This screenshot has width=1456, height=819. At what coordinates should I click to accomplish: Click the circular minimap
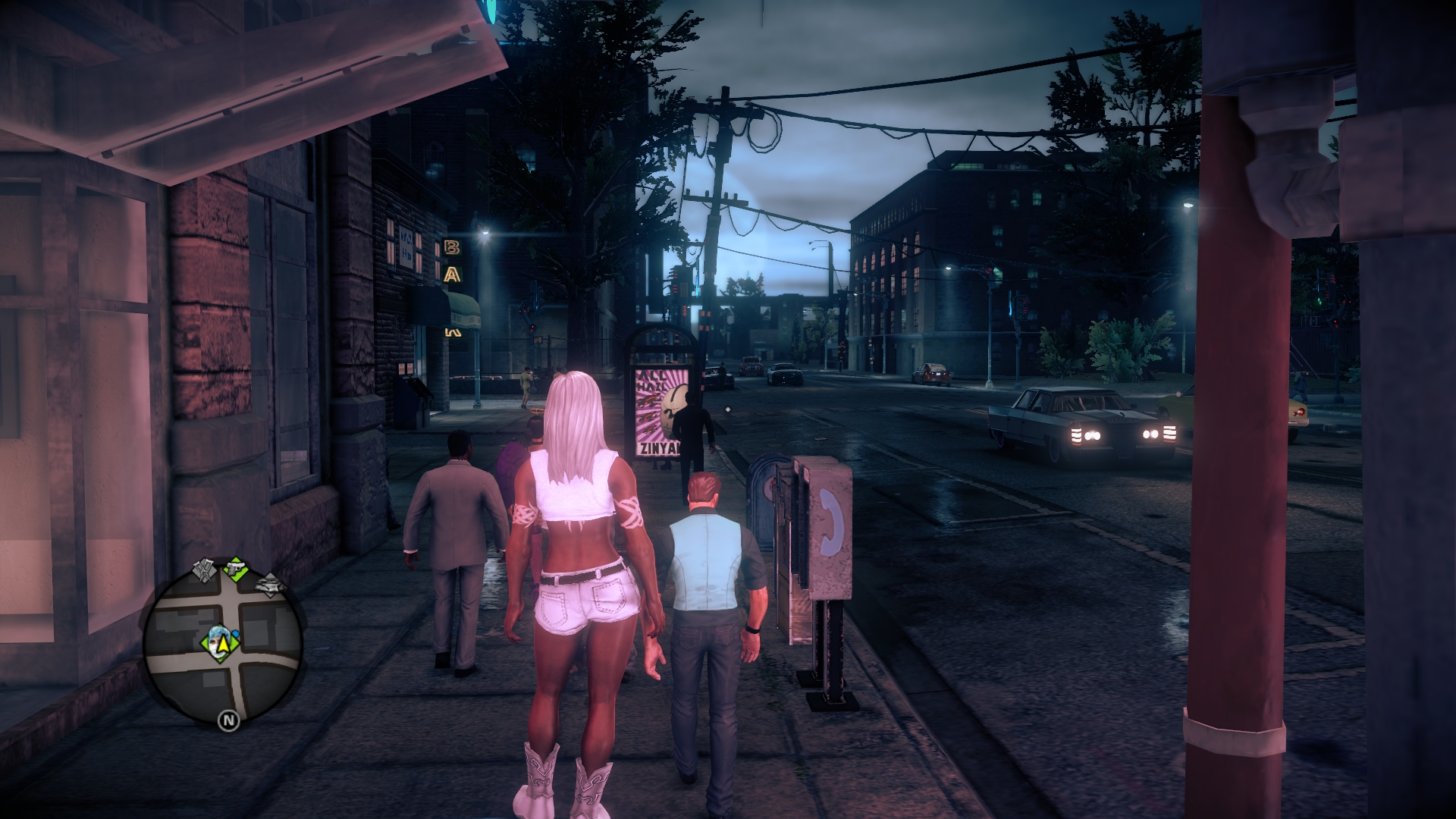pyautogui.click(x=223, y=646)
